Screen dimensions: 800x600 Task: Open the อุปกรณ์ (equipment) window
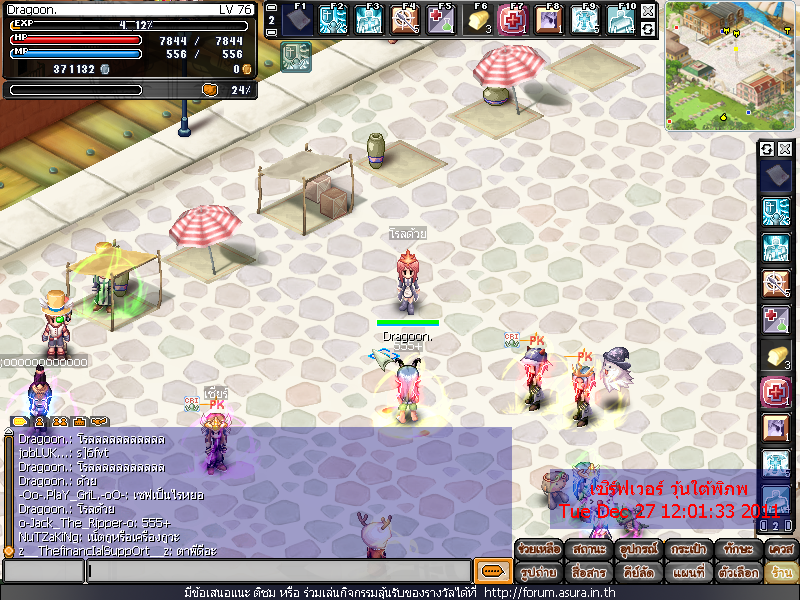tap(638, 550)
